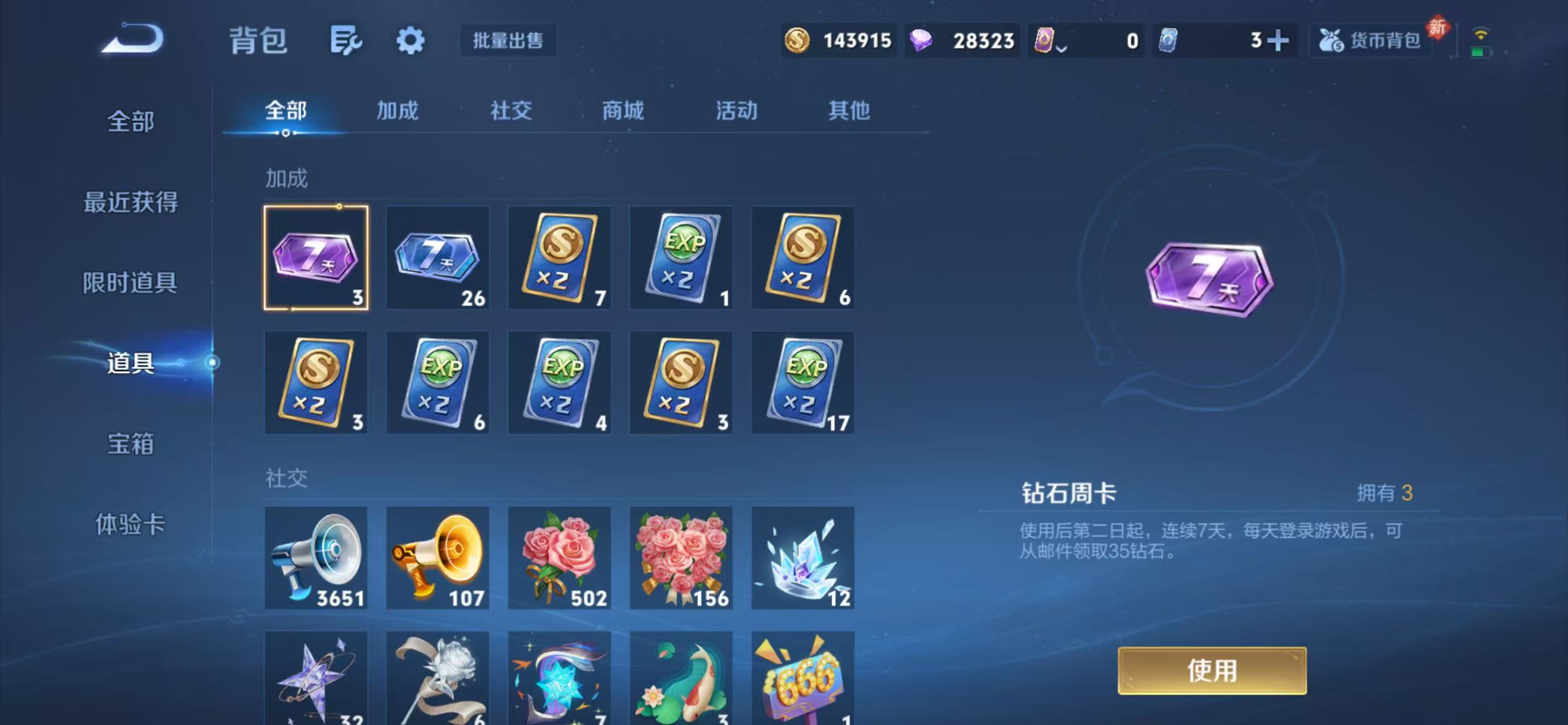This screenshot has height=725, width=1568.
Task: Select the blue EXP×2 card item
Action: coord(681,257)
